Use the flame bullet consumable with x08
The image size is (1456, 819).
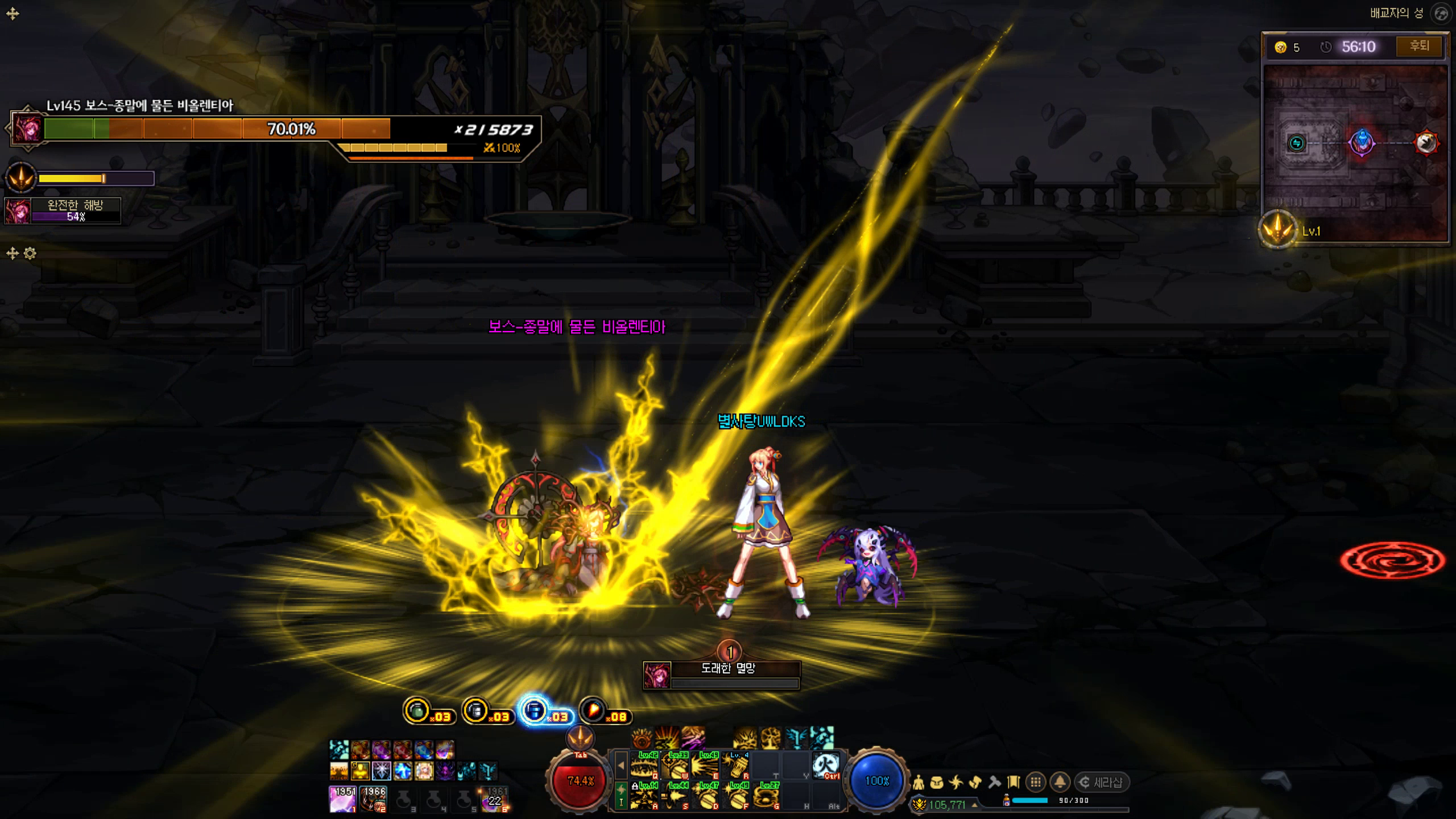[593, 711]
